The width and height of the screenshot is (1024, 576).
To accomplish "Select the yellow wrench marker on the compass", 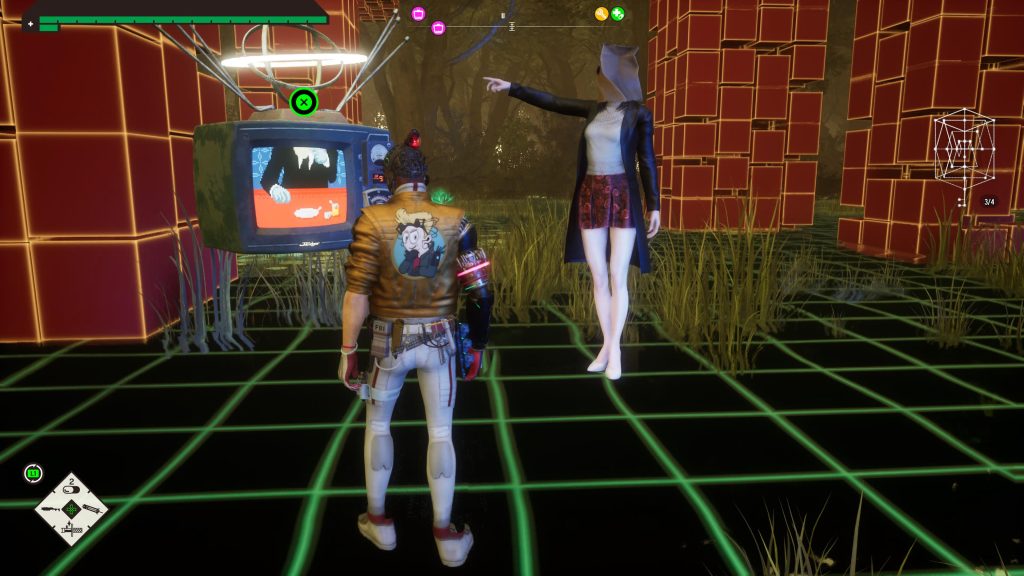I will 601,14.
